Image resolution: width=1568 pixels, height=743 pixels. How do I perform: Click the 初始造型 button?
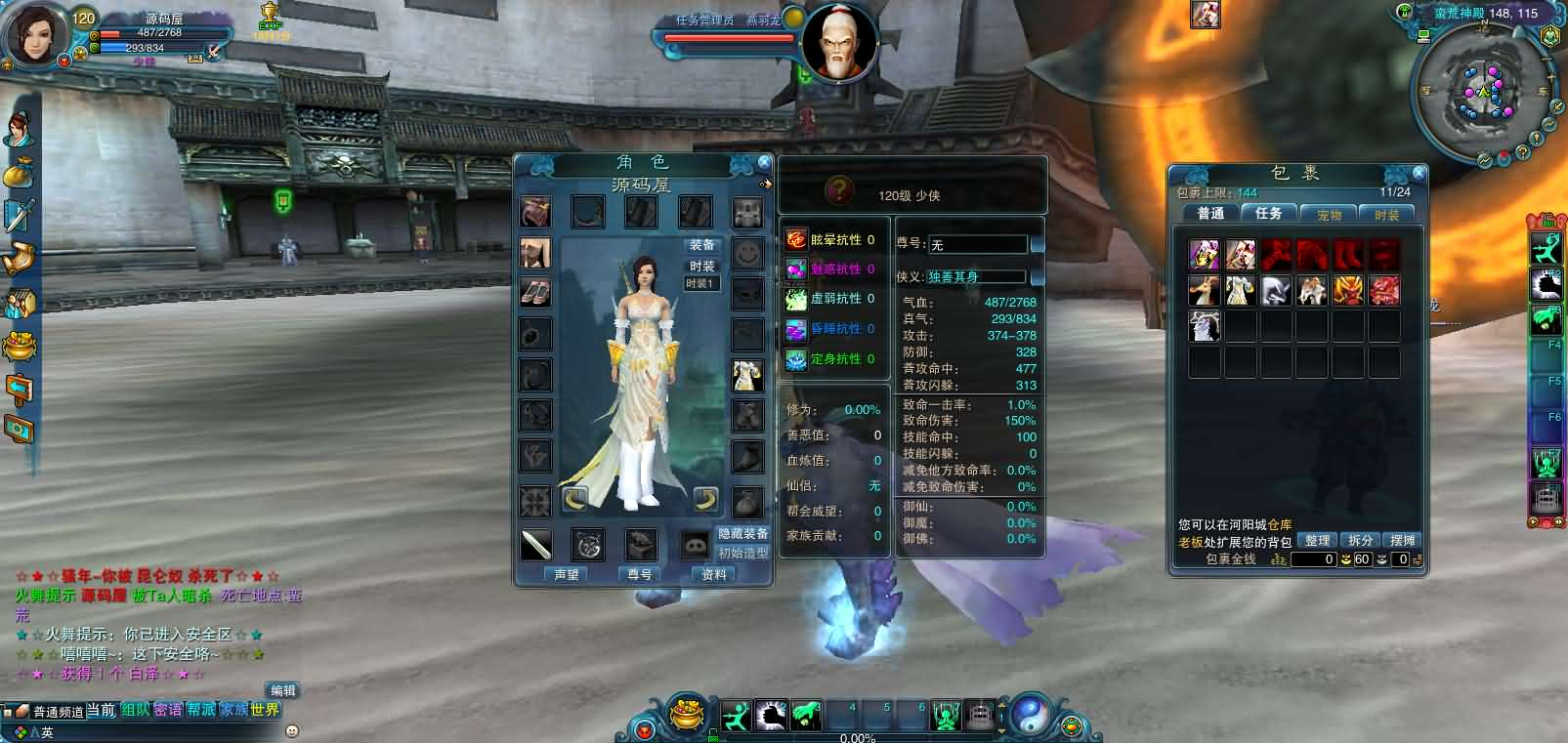tap(743, 553)
